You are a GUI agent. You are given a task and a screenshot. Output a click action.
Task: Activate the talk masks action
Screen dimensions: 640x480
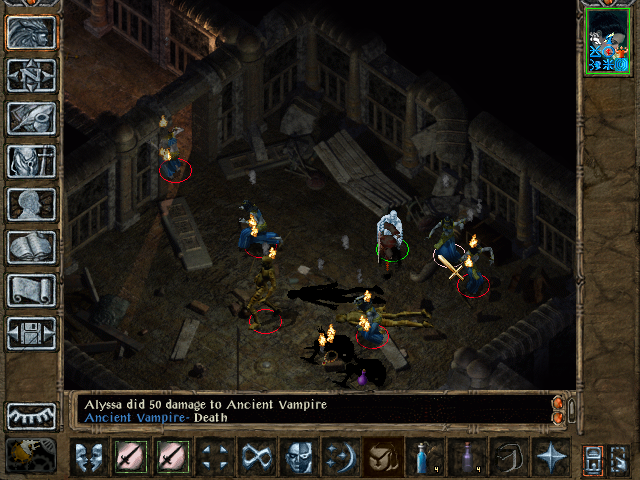[x=88, y=457]
